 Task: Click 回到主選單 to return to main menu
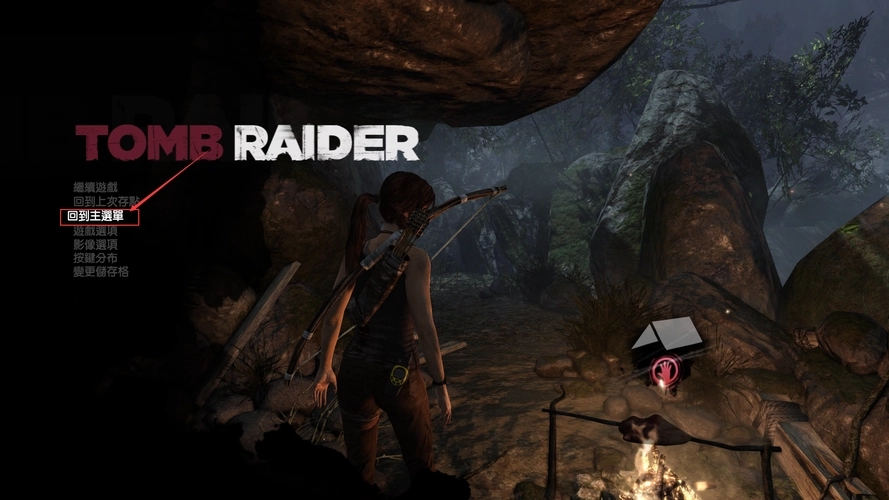click(x=96, y=216)
